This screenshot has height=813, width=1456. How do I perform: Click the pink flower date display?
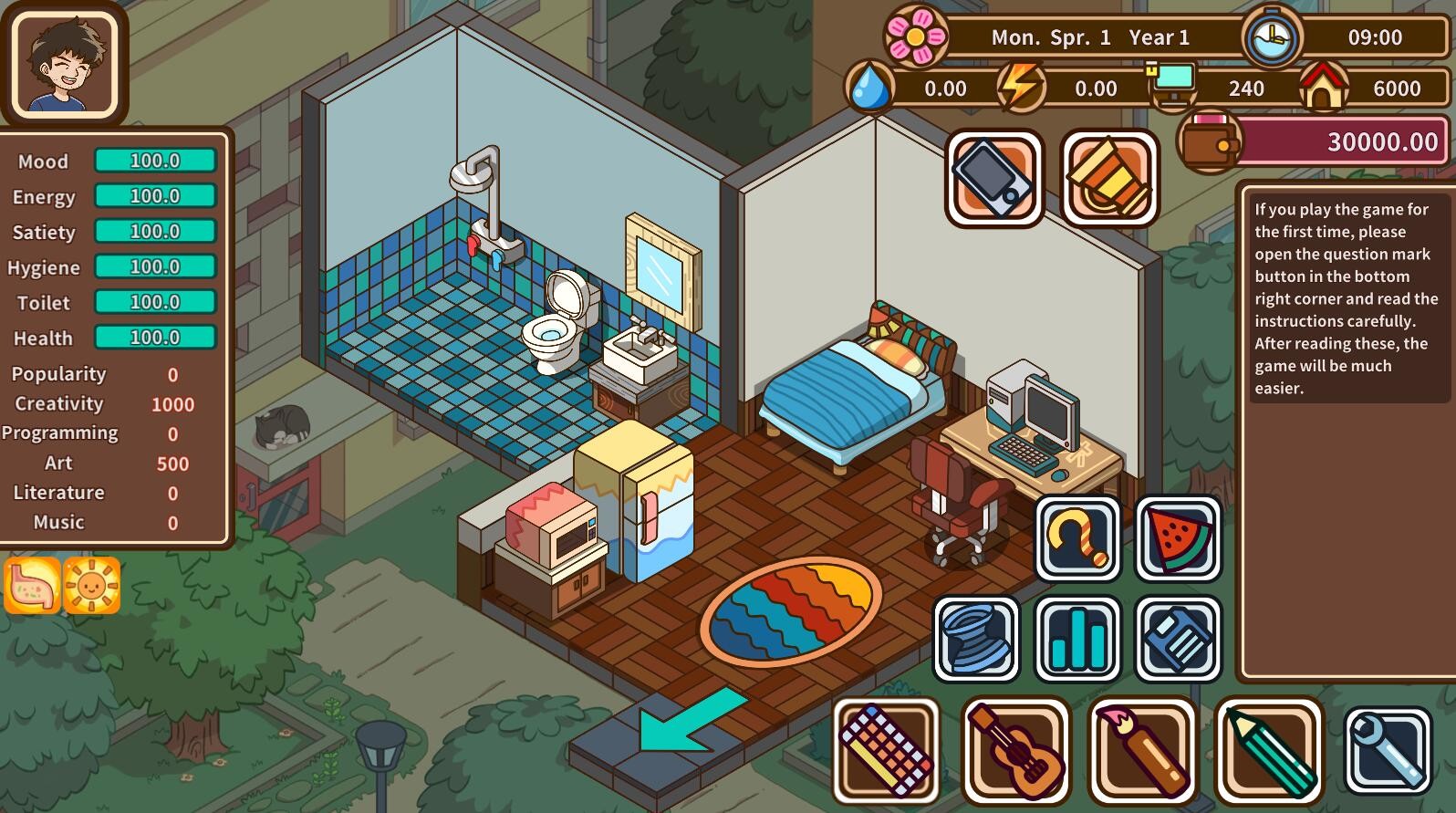coord(917,36)
